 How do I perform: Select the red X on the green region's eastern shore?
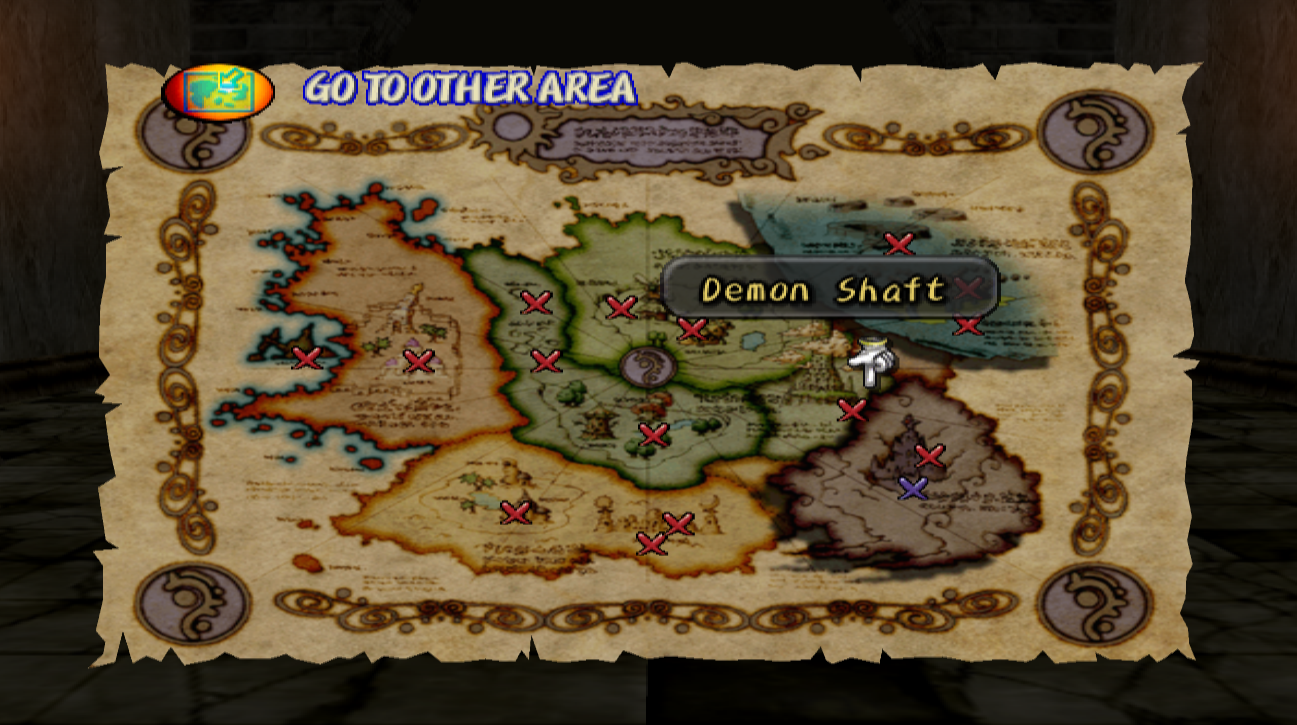[690, 327]
